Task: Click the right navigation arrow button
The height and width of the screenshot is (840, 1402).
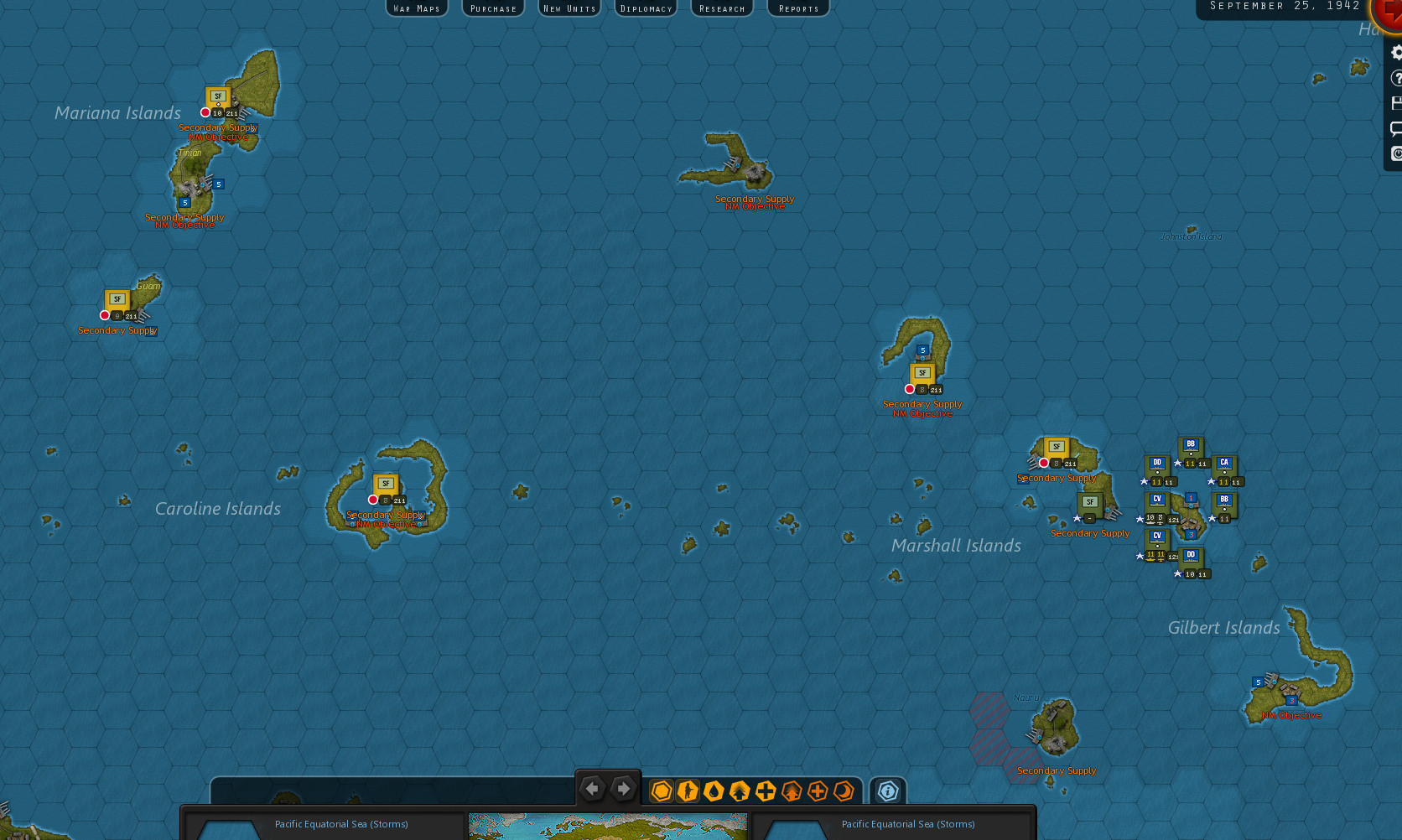Action: (622, 789)
